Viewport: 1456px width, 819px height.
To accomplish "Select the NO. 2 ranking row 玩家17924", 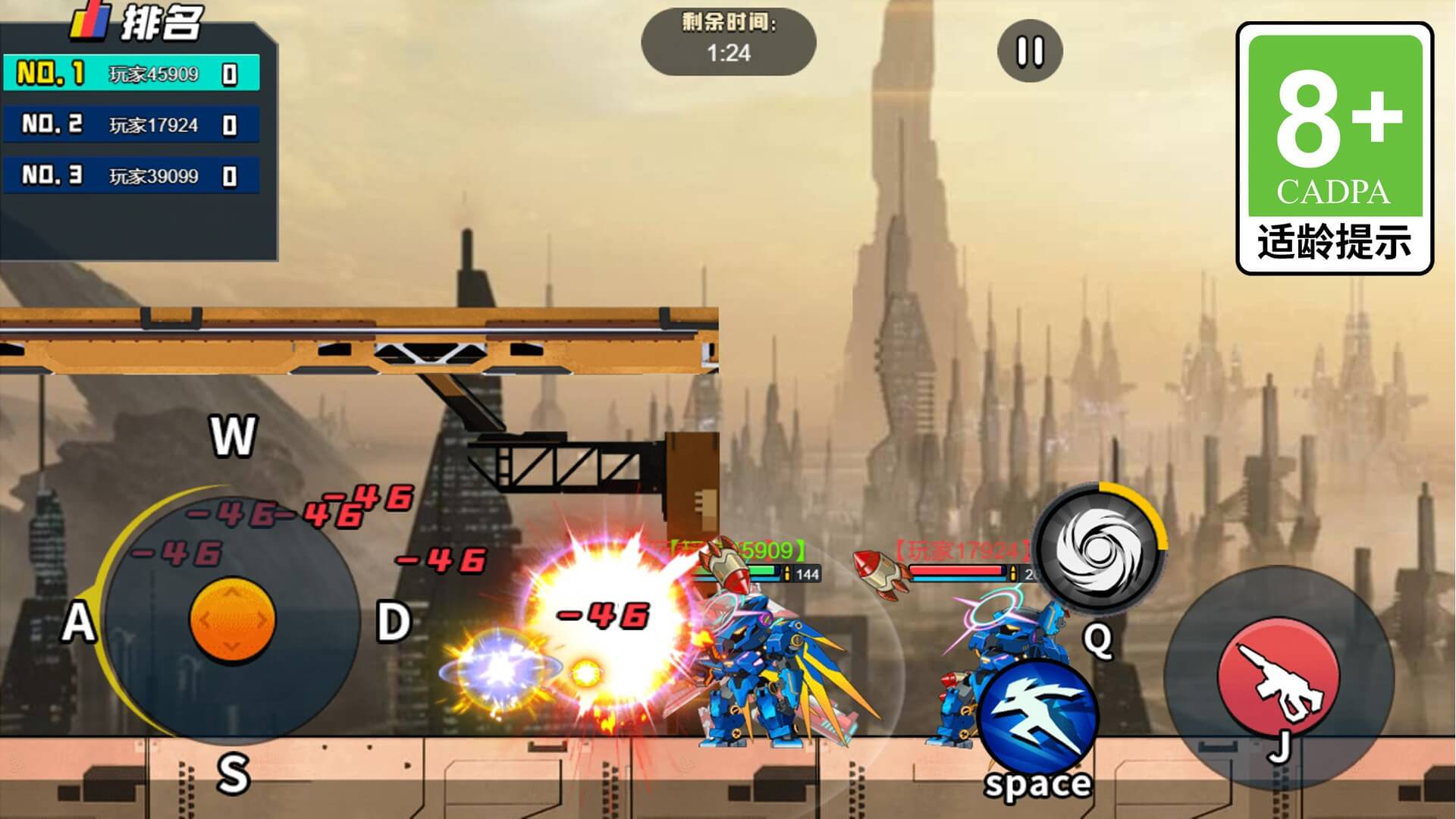I will 130,125.
